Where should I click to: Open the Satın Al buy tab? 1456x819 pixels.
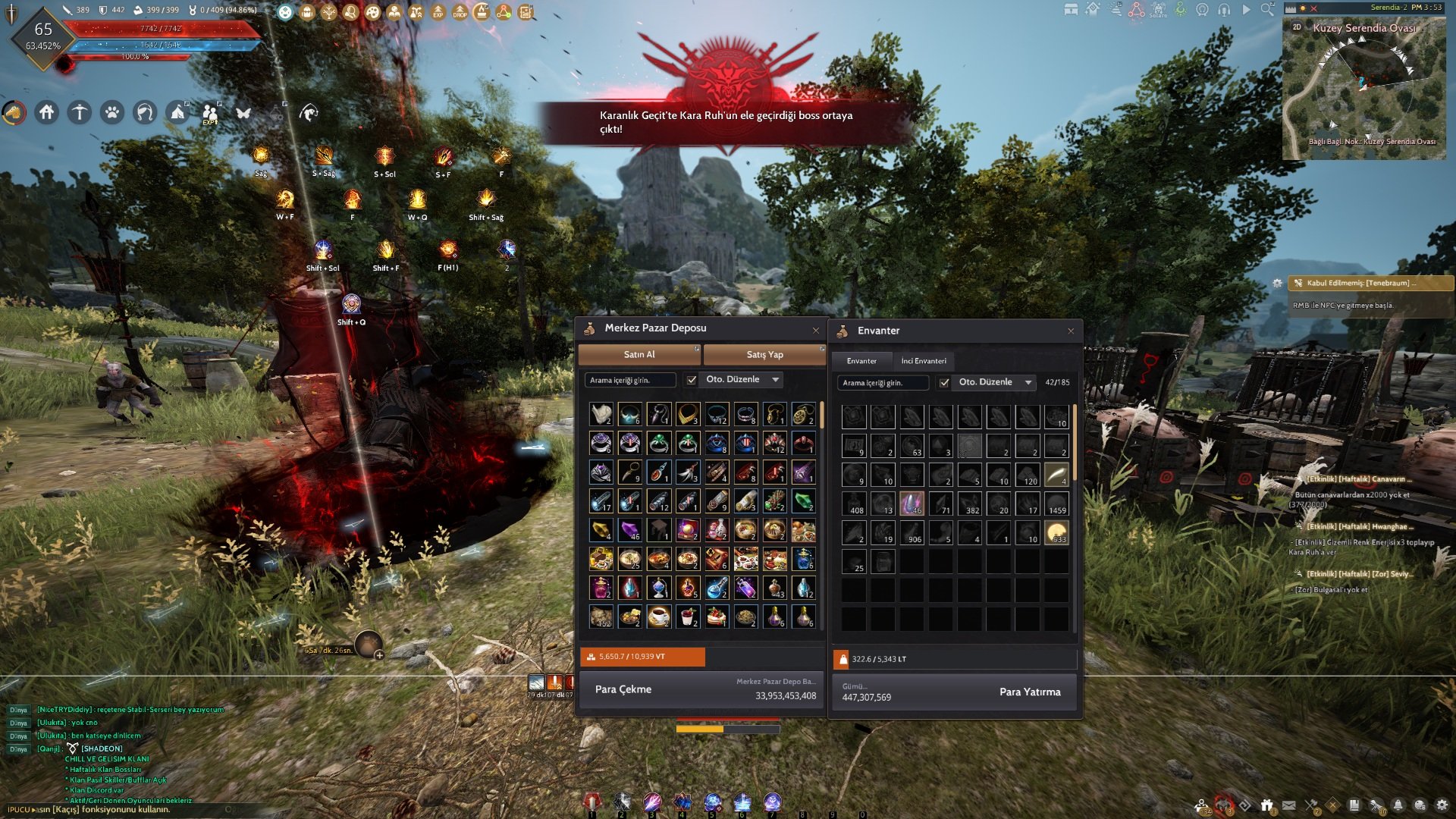point(639,355)
